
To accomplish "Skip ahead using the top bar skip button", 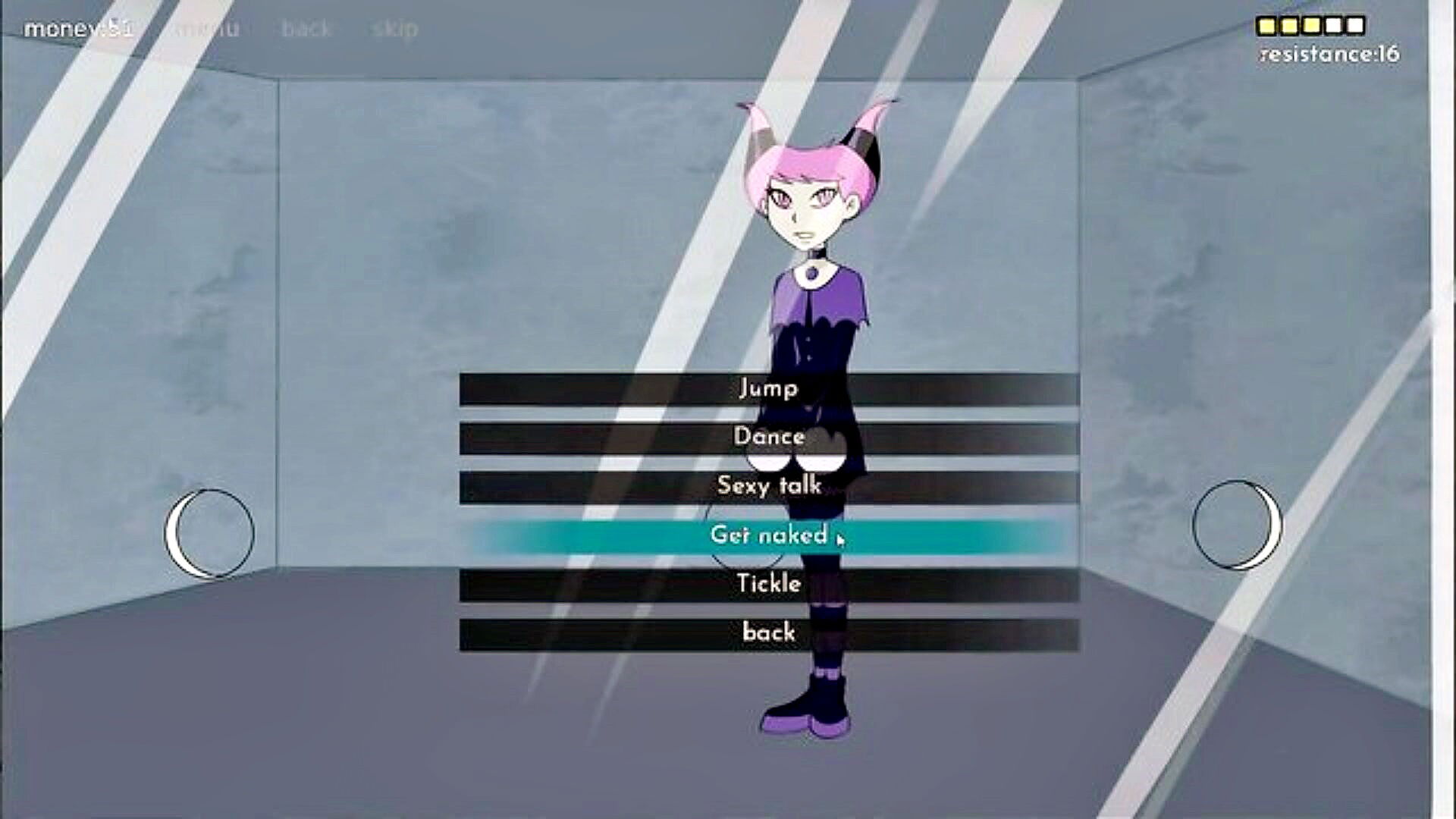I will click(x=395, y=29).
